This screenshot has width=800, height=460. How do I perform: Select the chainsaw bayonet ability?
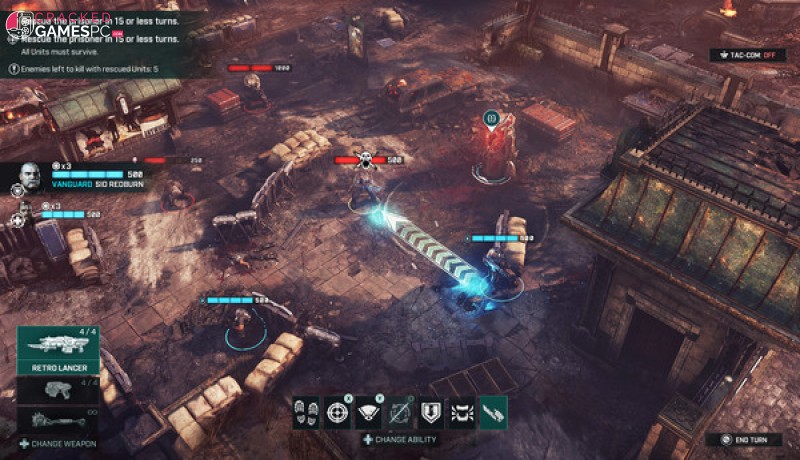(493, 412)
